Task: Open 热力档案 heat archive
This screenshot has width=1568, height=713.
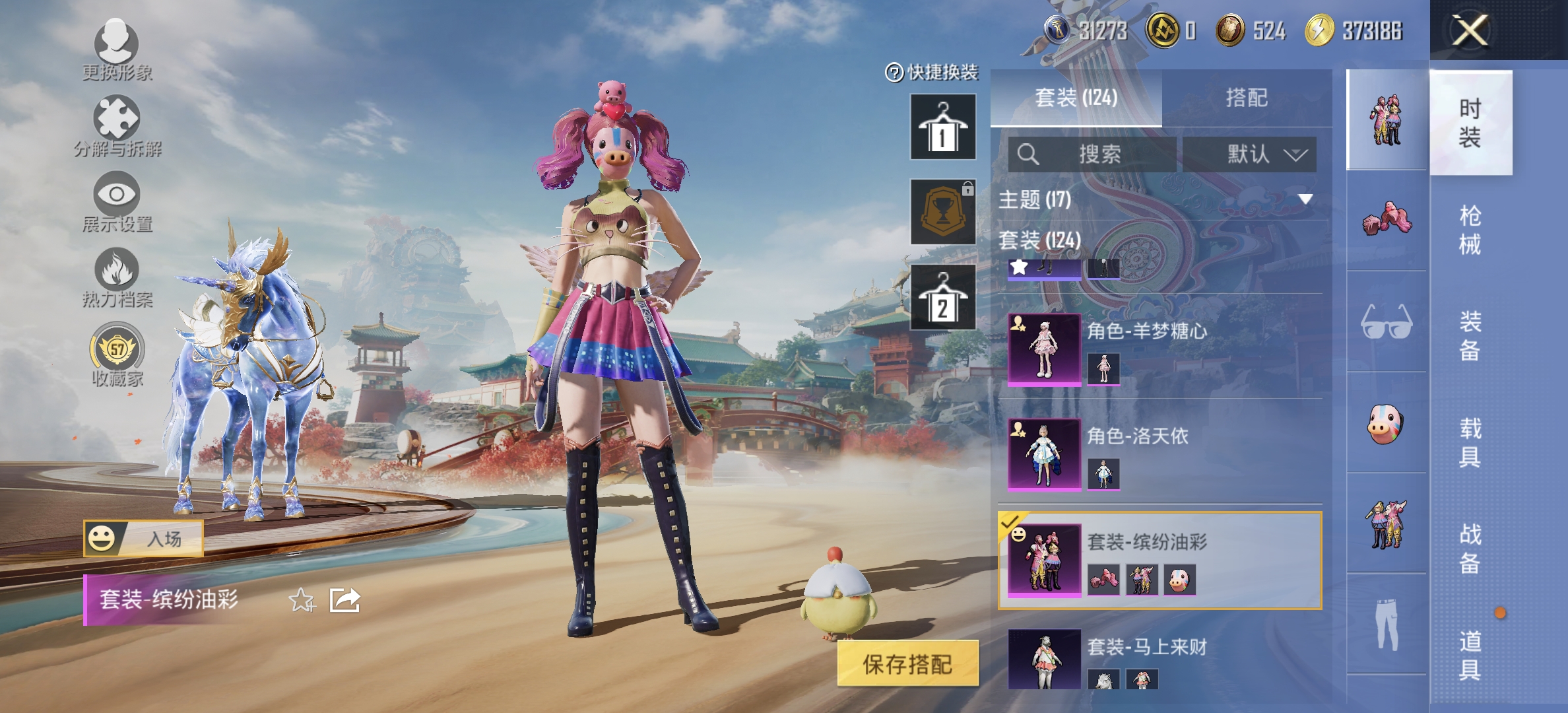Action: click(x=117, y=277)
